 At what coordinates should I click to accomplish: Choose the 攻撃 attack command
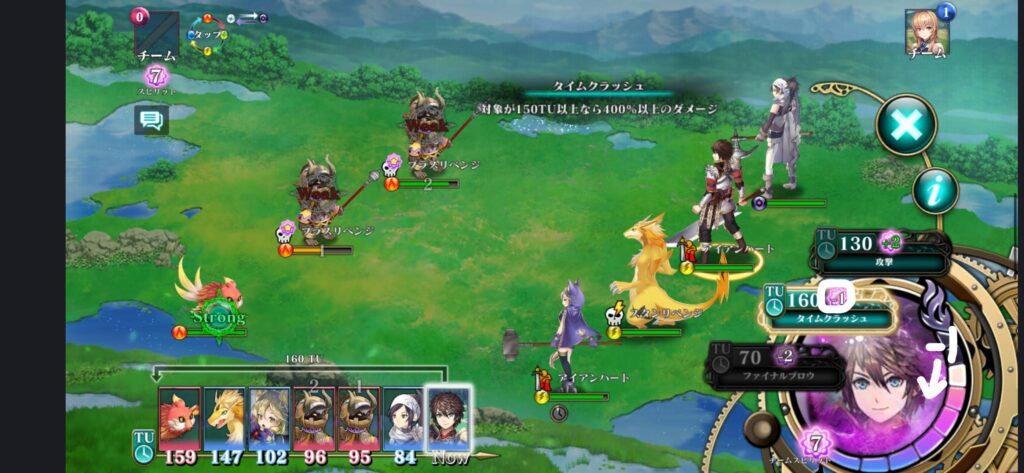point(880,251)
